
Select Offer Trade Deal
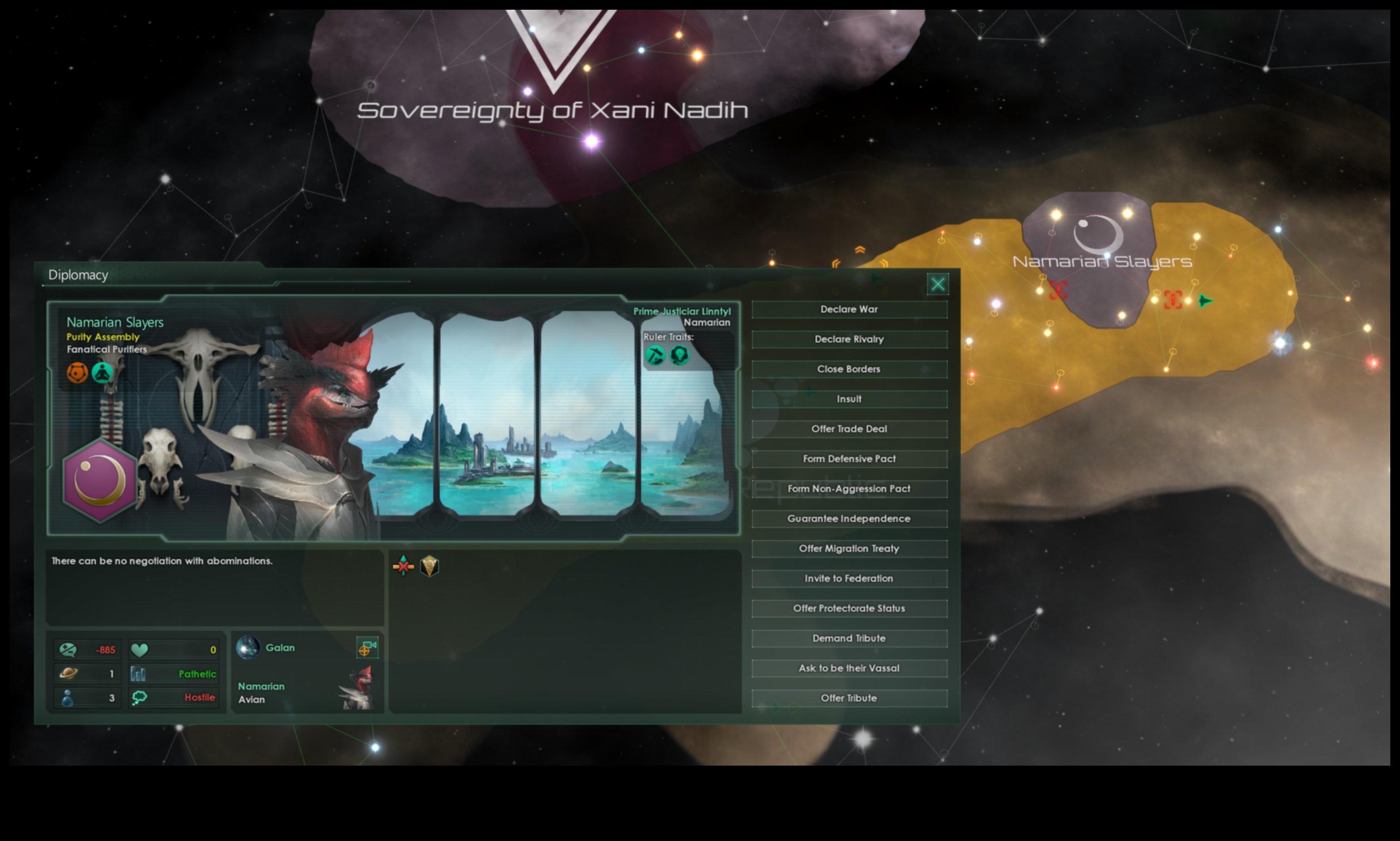click(x=848, y=429)
